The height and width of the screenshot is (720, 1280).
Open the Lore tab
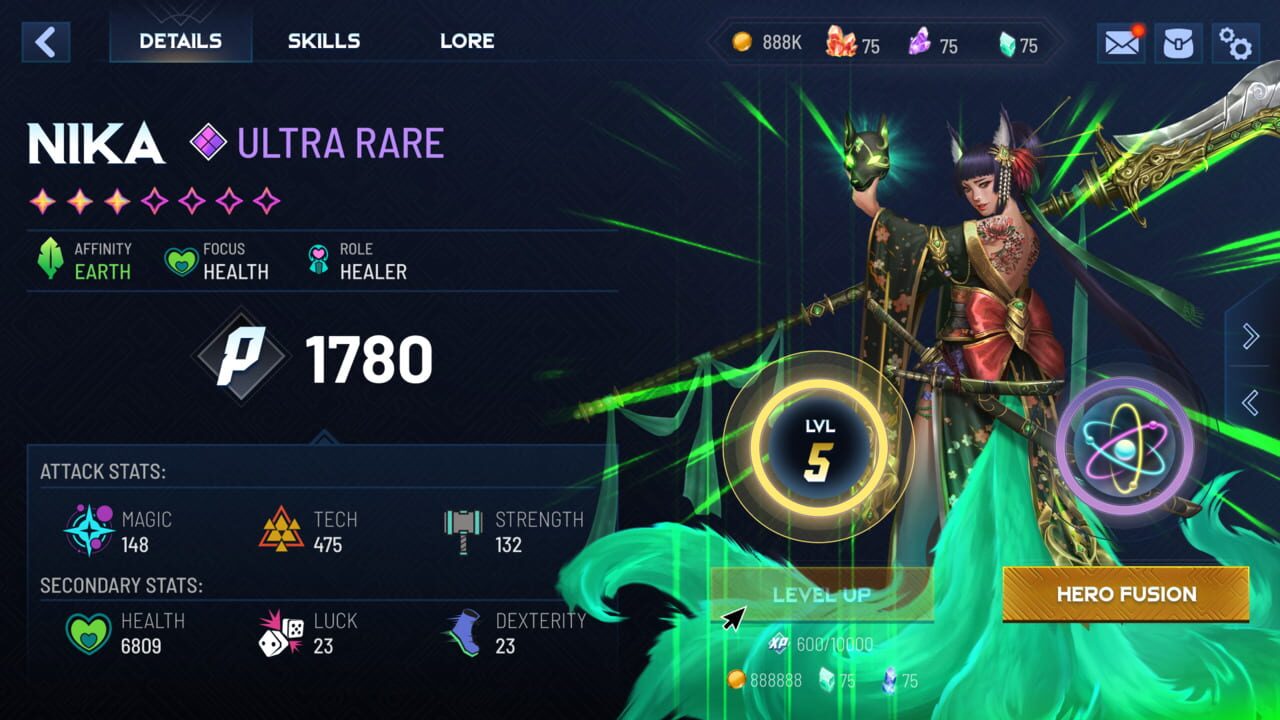pyautogui.click(x=466, y=41)
